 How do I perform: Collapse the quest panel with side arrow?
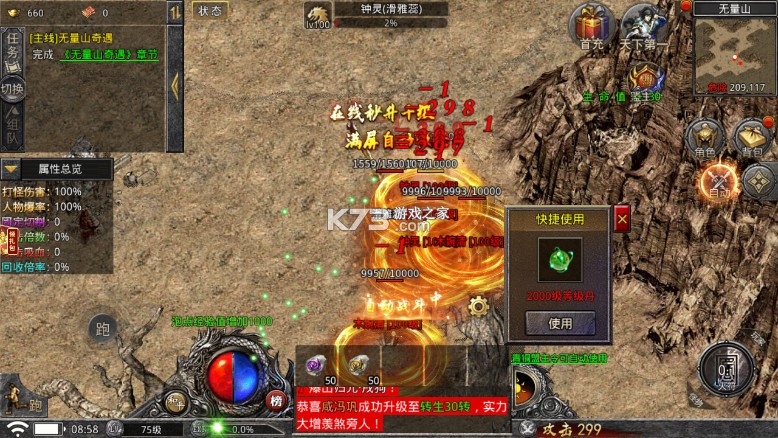(173, 83)
